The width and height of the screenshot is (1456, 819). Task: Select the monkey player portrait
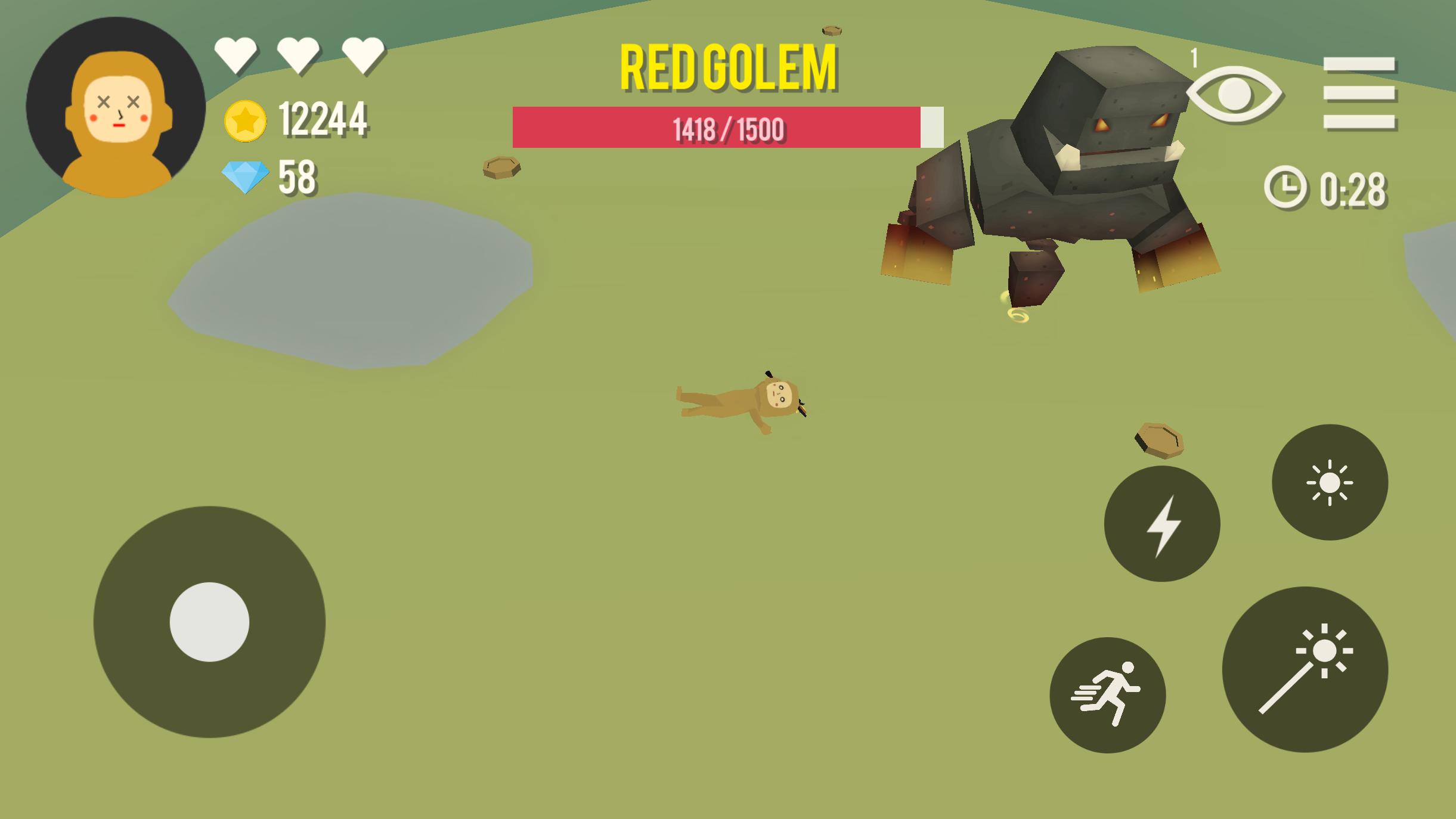[116, 107]
